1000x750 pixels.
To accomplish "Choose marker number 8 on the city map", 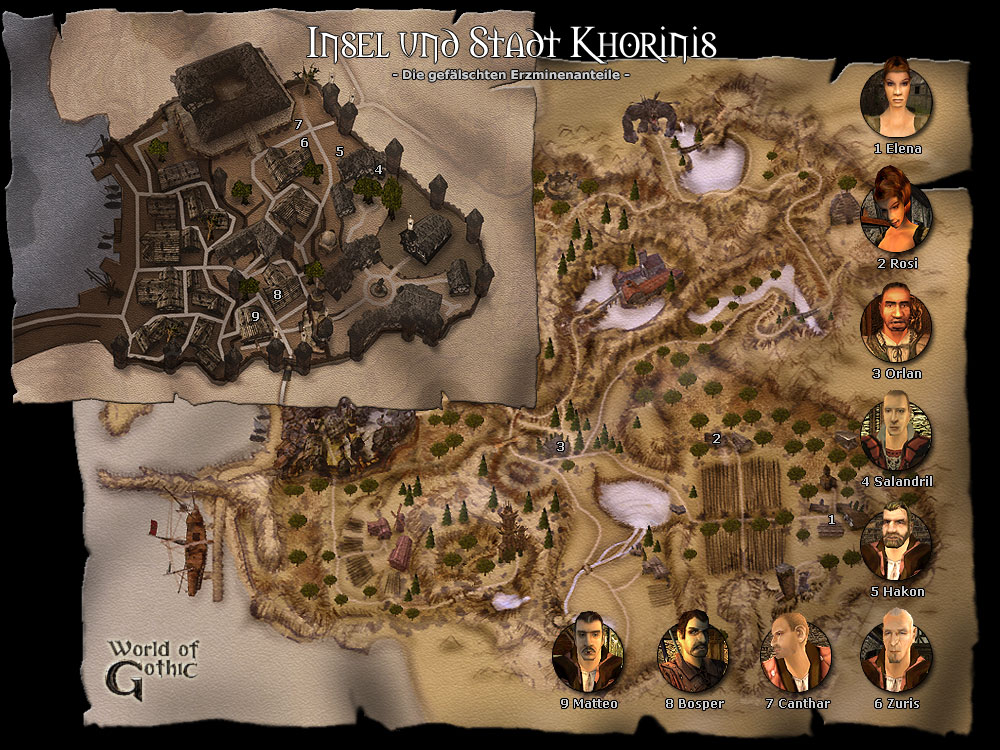I will click(x=277, y=294).
